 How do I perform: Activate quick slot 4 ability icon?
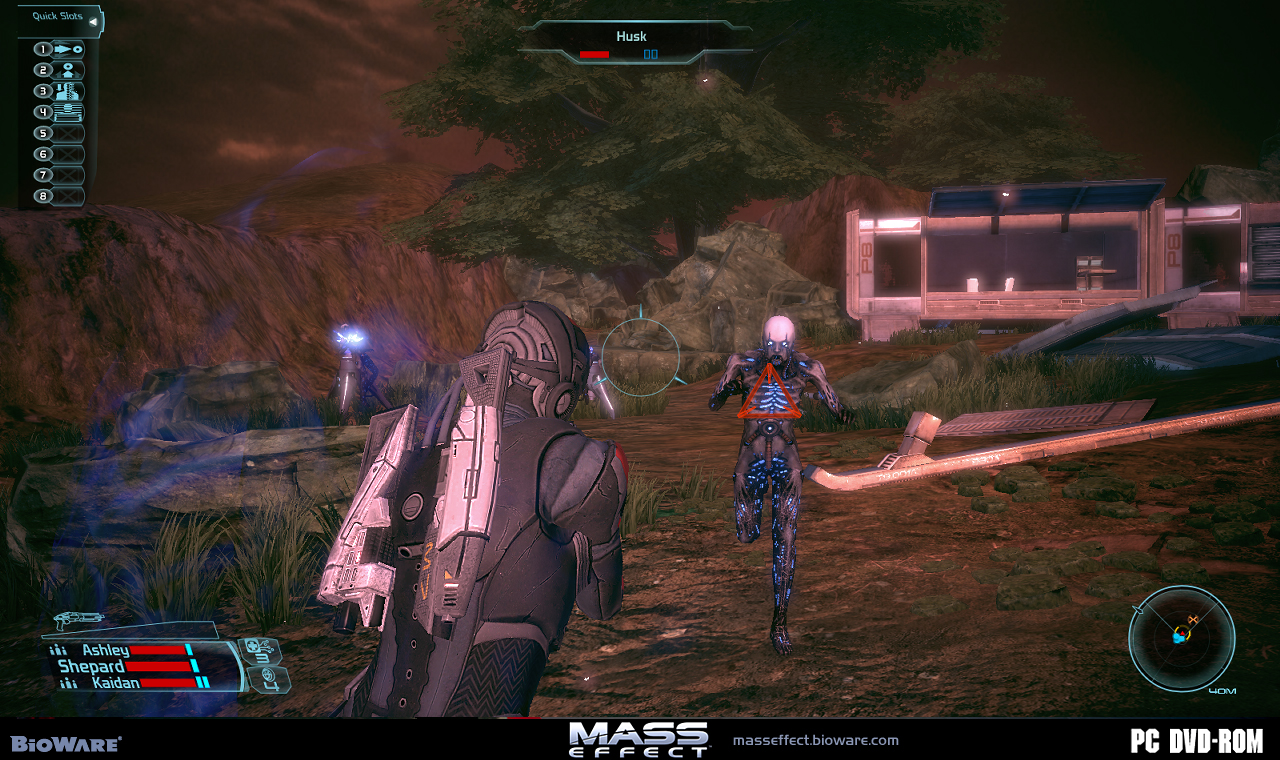click(x=68, y=112)
